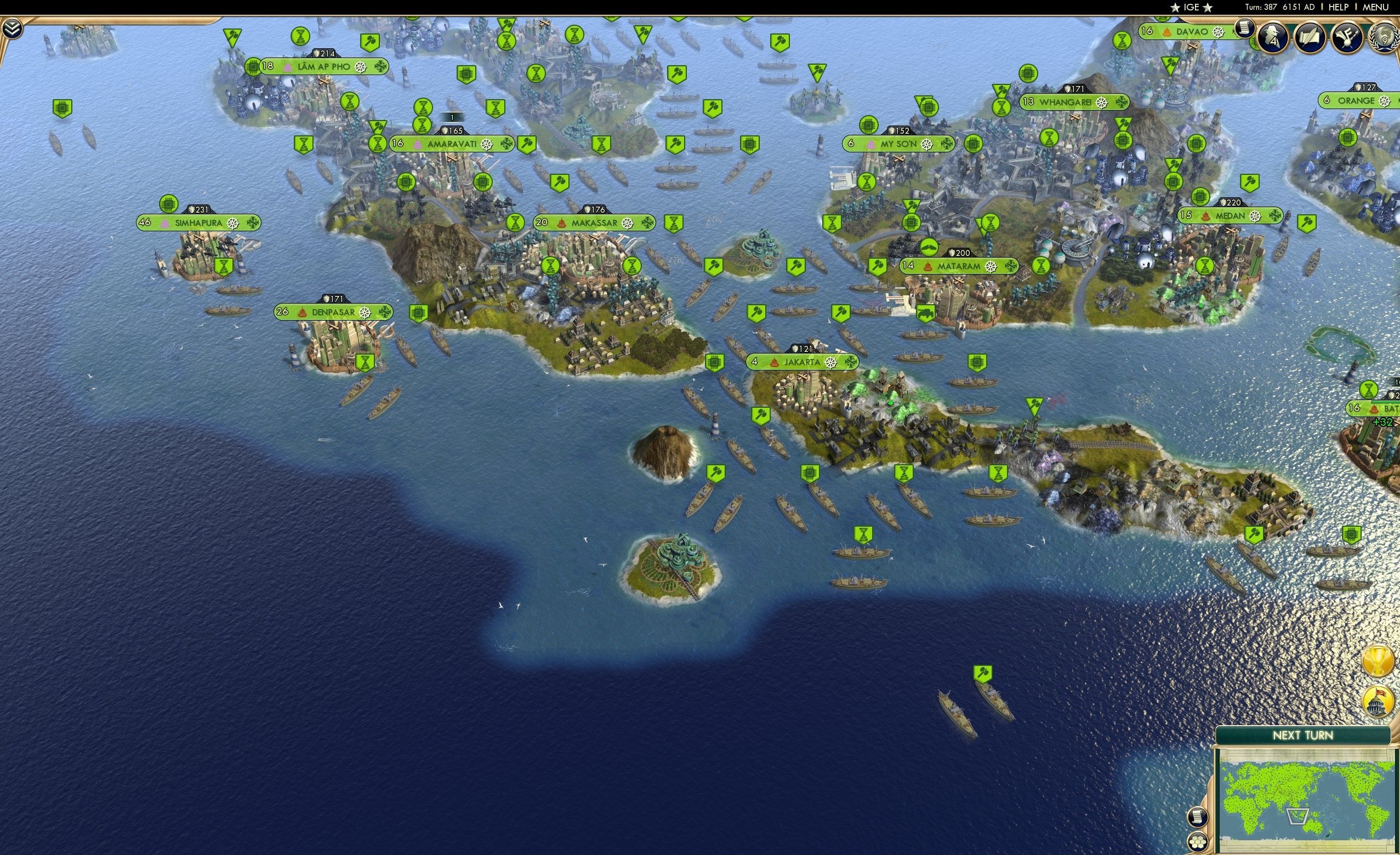1400x855 pixels.
Task: Open the IGE editor at the top
Action: pos(1191,7)
